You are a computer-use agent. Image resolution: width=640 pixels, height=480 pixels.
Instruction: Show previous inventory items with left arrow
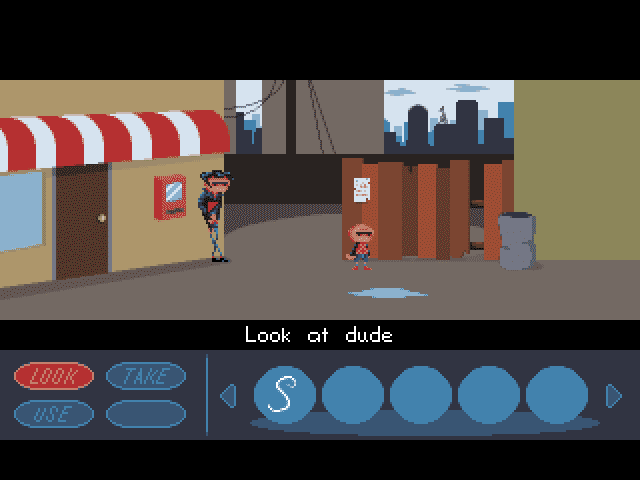click(x=227, y=396)
